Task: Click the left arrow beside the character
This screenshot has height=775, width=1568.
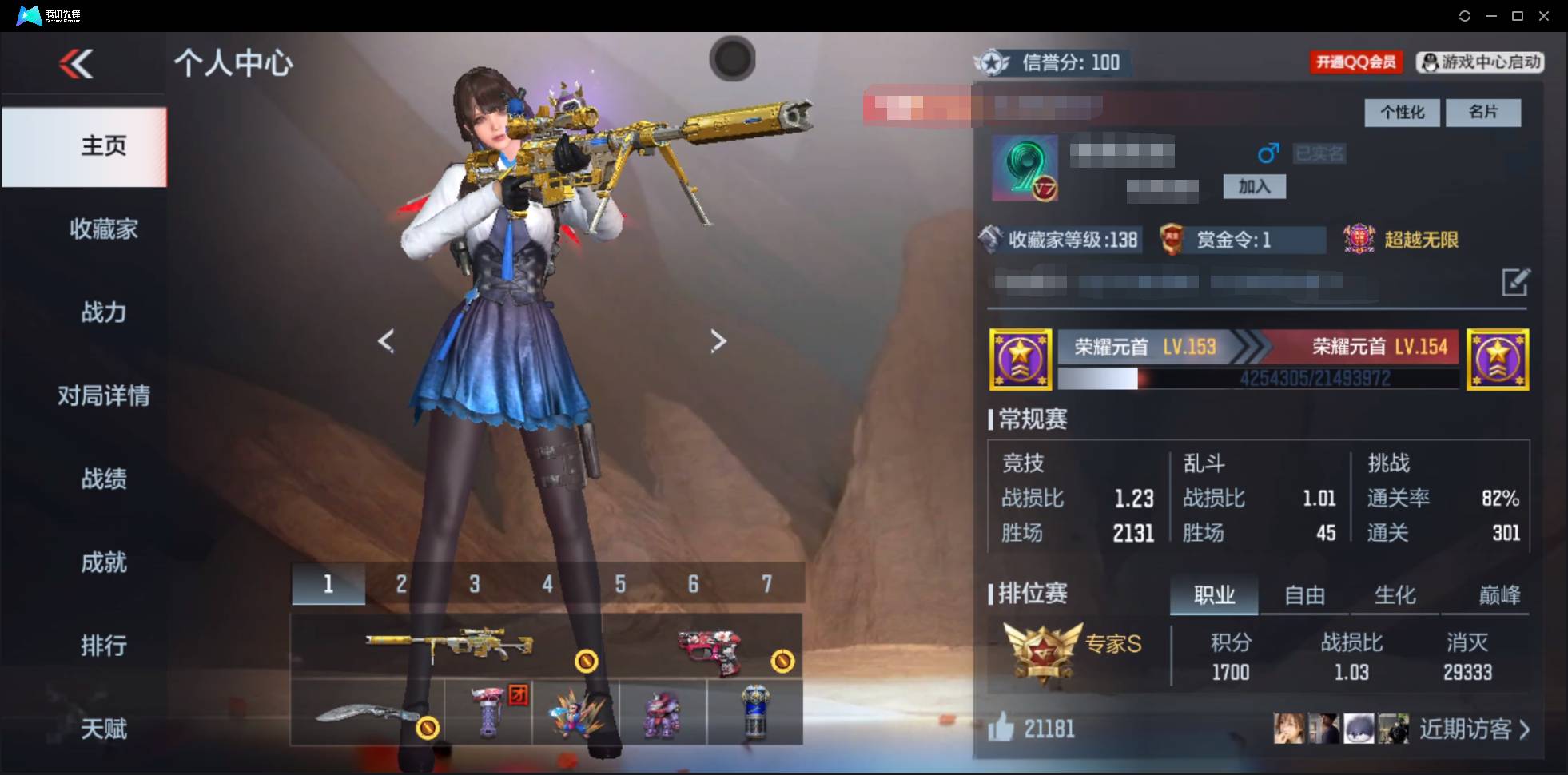Action: (386, 340)
